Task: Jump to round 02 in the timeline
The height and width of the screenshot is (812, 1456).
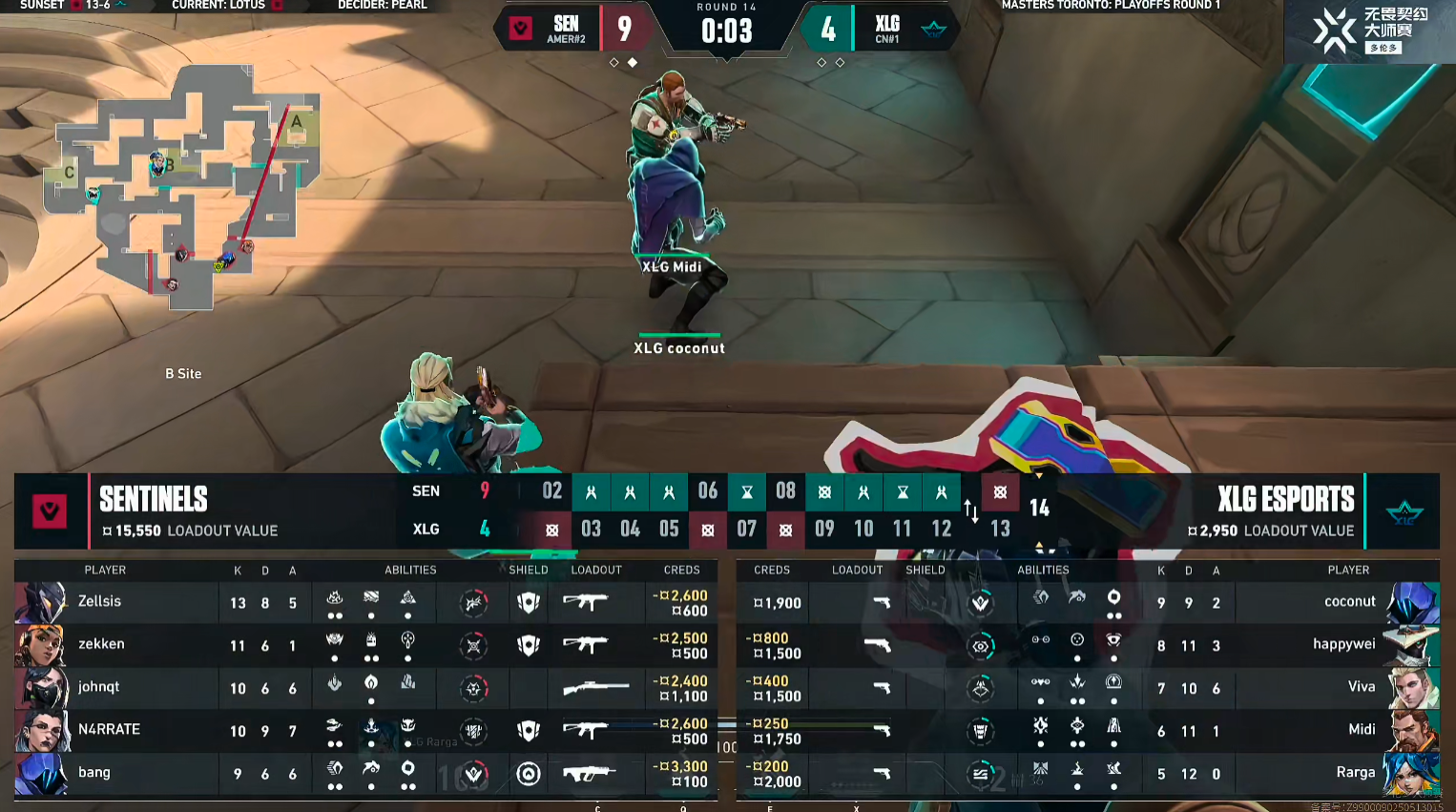Action: [x=551, y=490]
